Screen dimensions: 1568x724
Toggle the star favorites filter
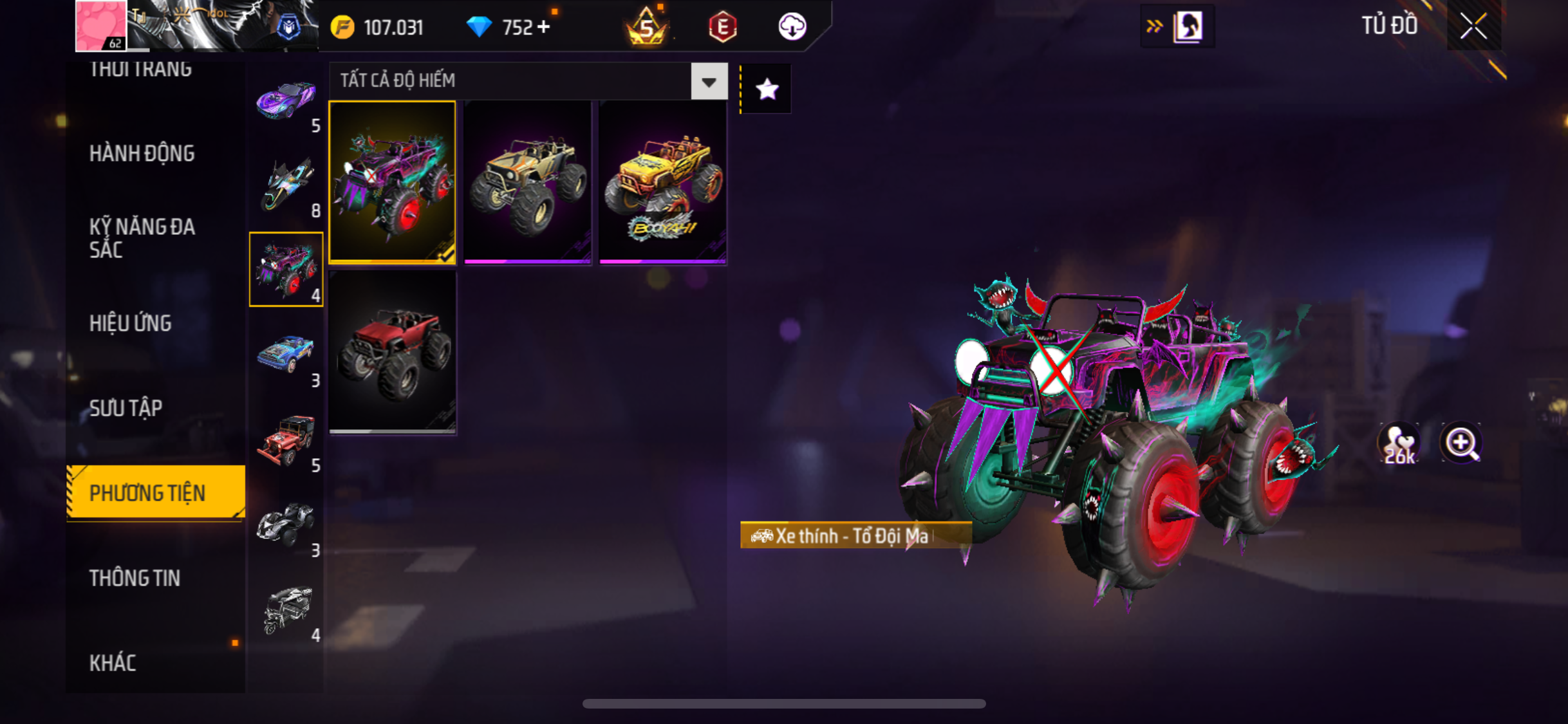[x=767, y=89]
